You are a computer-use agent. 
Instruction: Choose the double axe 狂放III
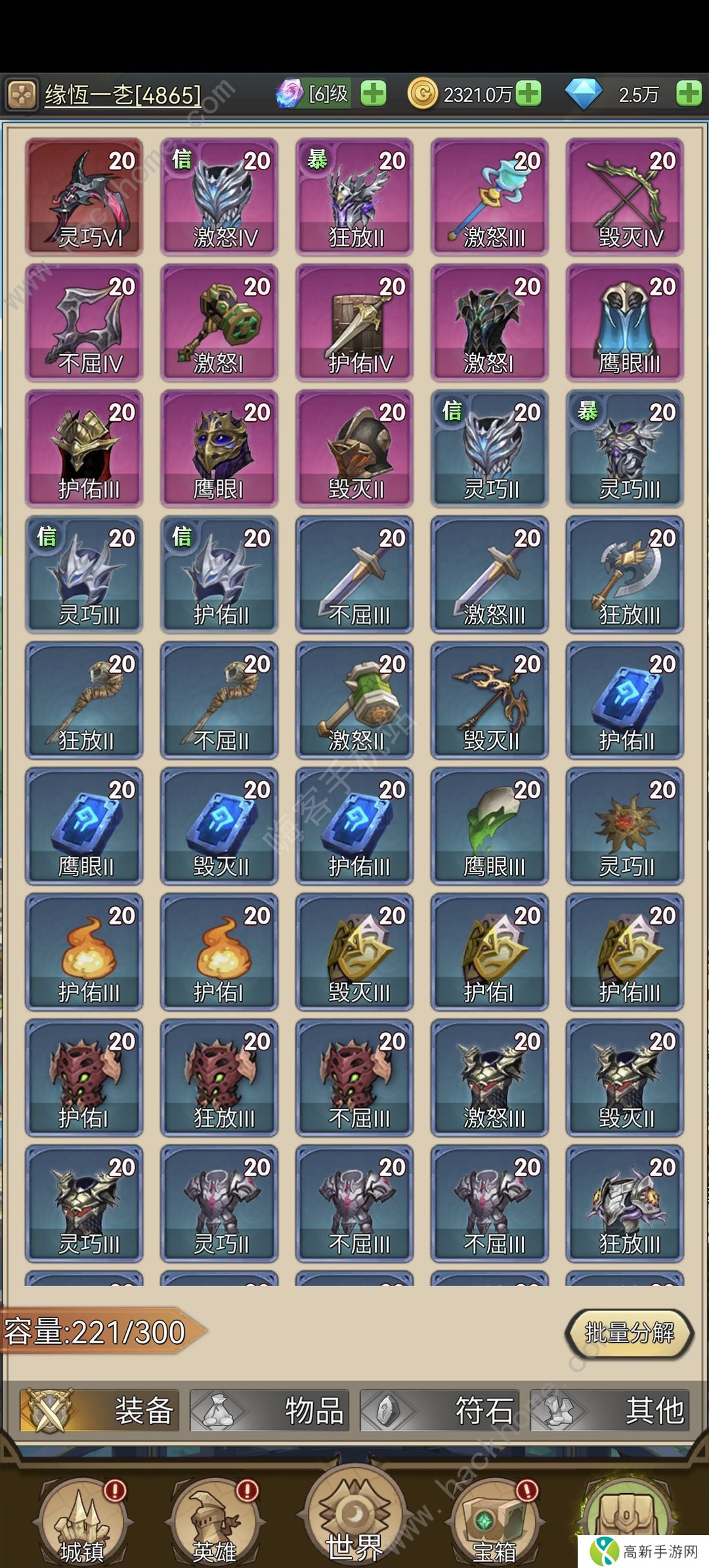click(625, 574)
